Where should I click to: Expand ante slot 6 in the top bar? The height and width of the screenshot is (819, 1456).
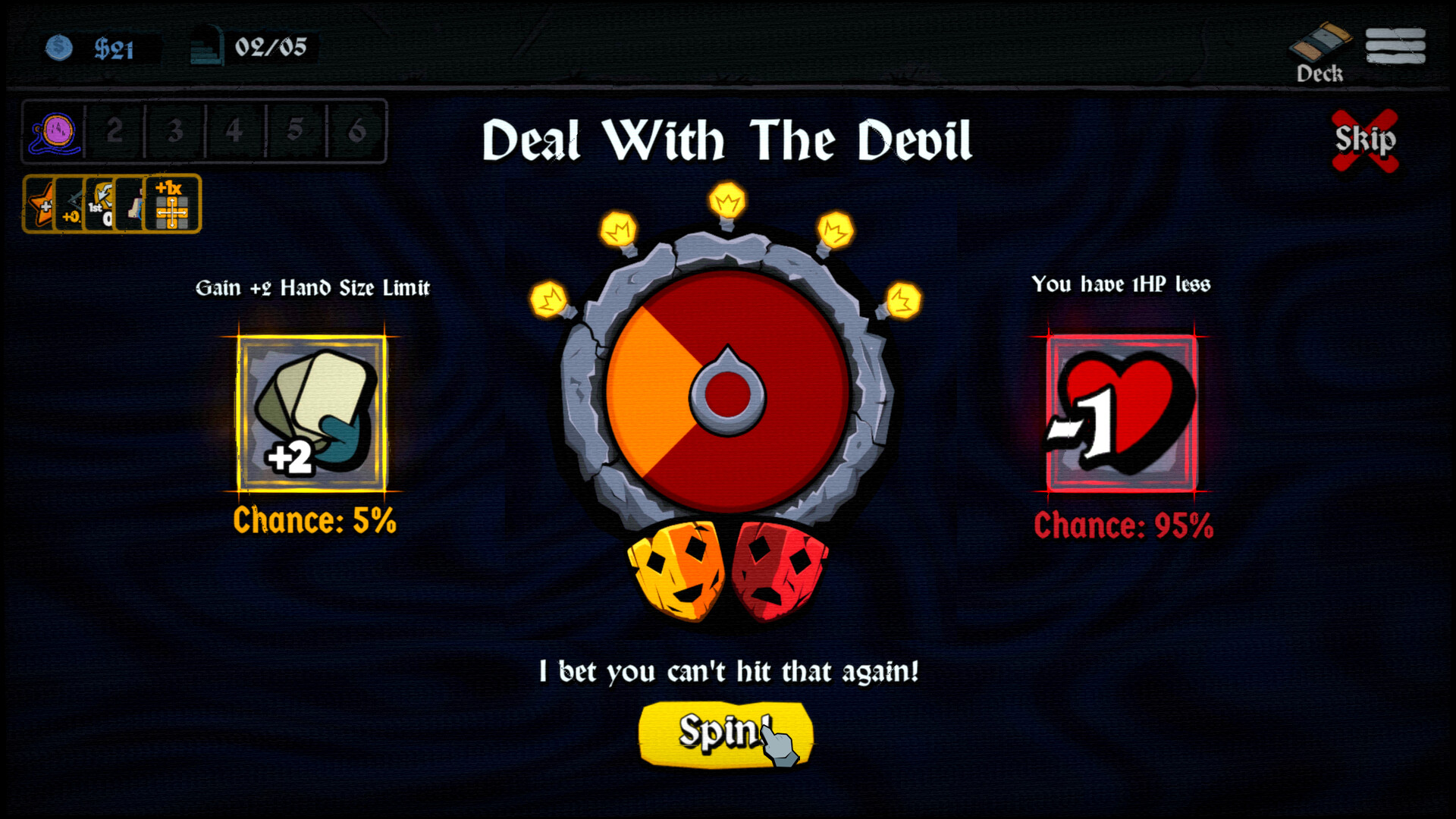pos(356,130)
